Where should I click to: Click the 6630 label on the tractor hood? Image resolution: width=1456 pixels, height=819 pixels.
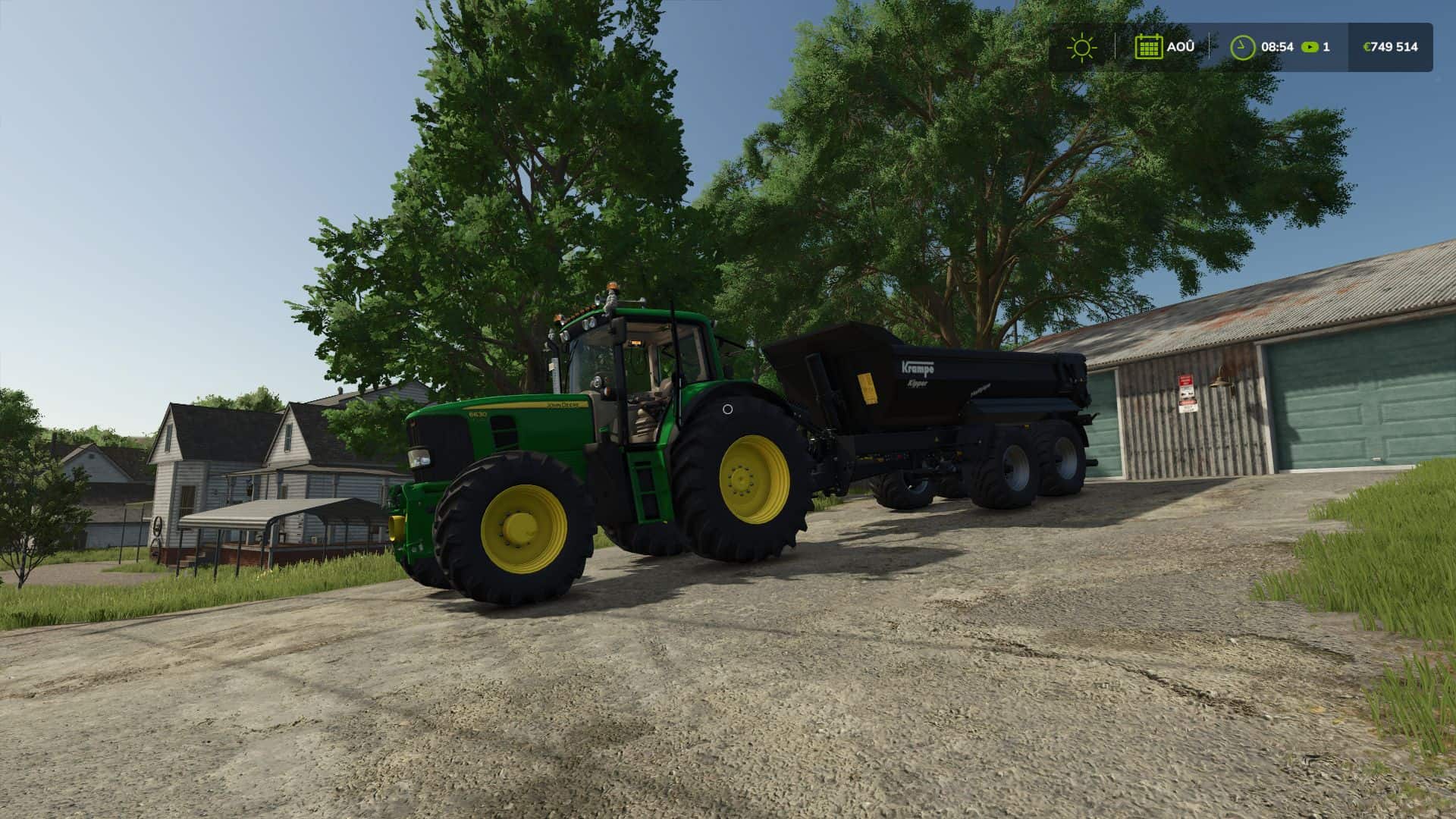click(476, 416)
